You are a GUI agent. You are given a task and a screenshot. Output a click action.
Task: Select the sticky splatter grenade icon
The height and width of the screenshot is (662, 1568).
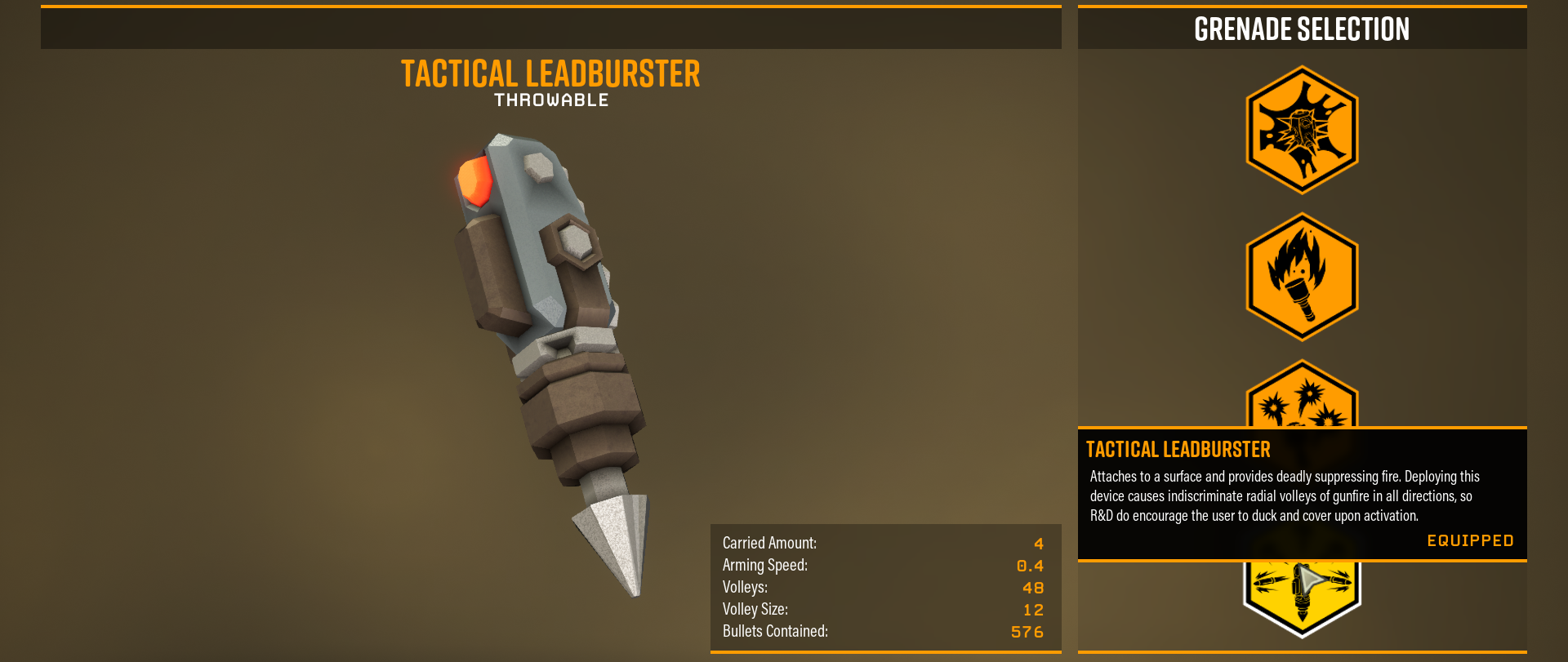coord(1302,131)
